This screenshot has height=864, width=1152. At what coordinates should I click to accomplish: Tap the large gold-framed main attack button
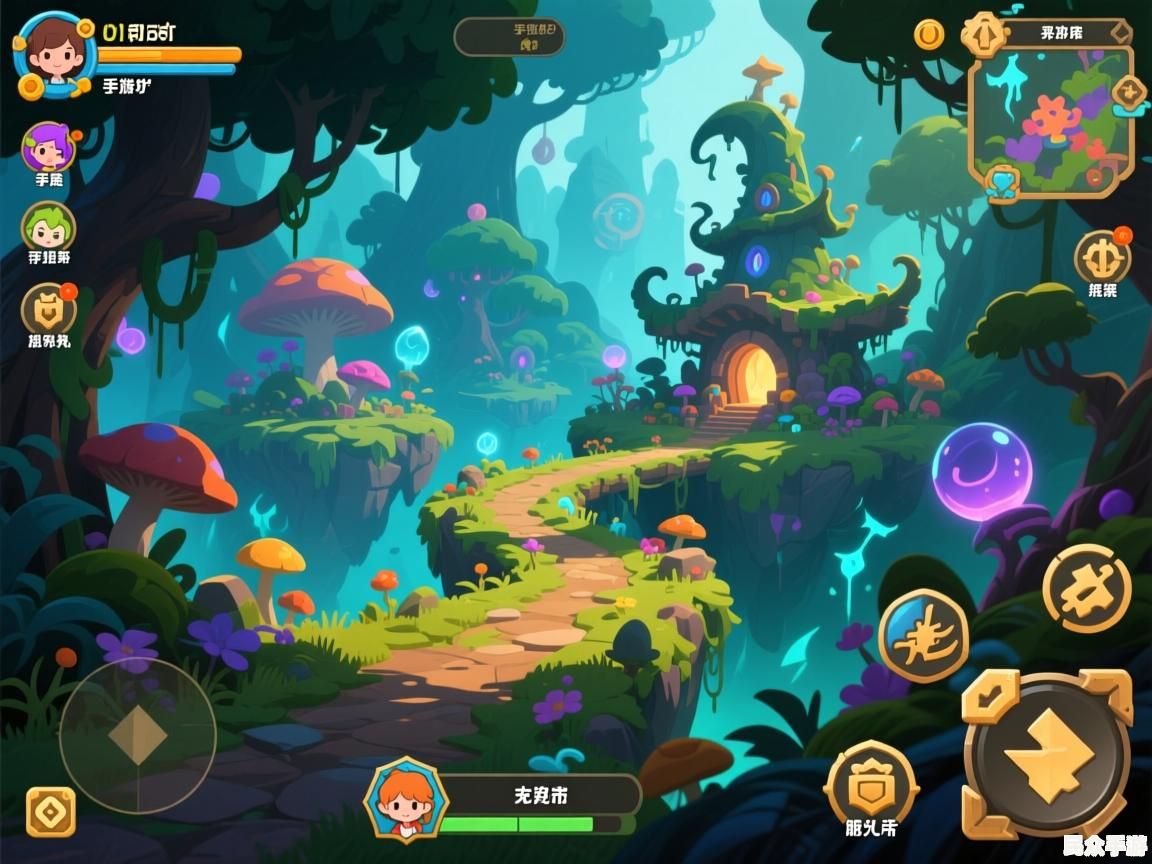(x=1047, y=755)
